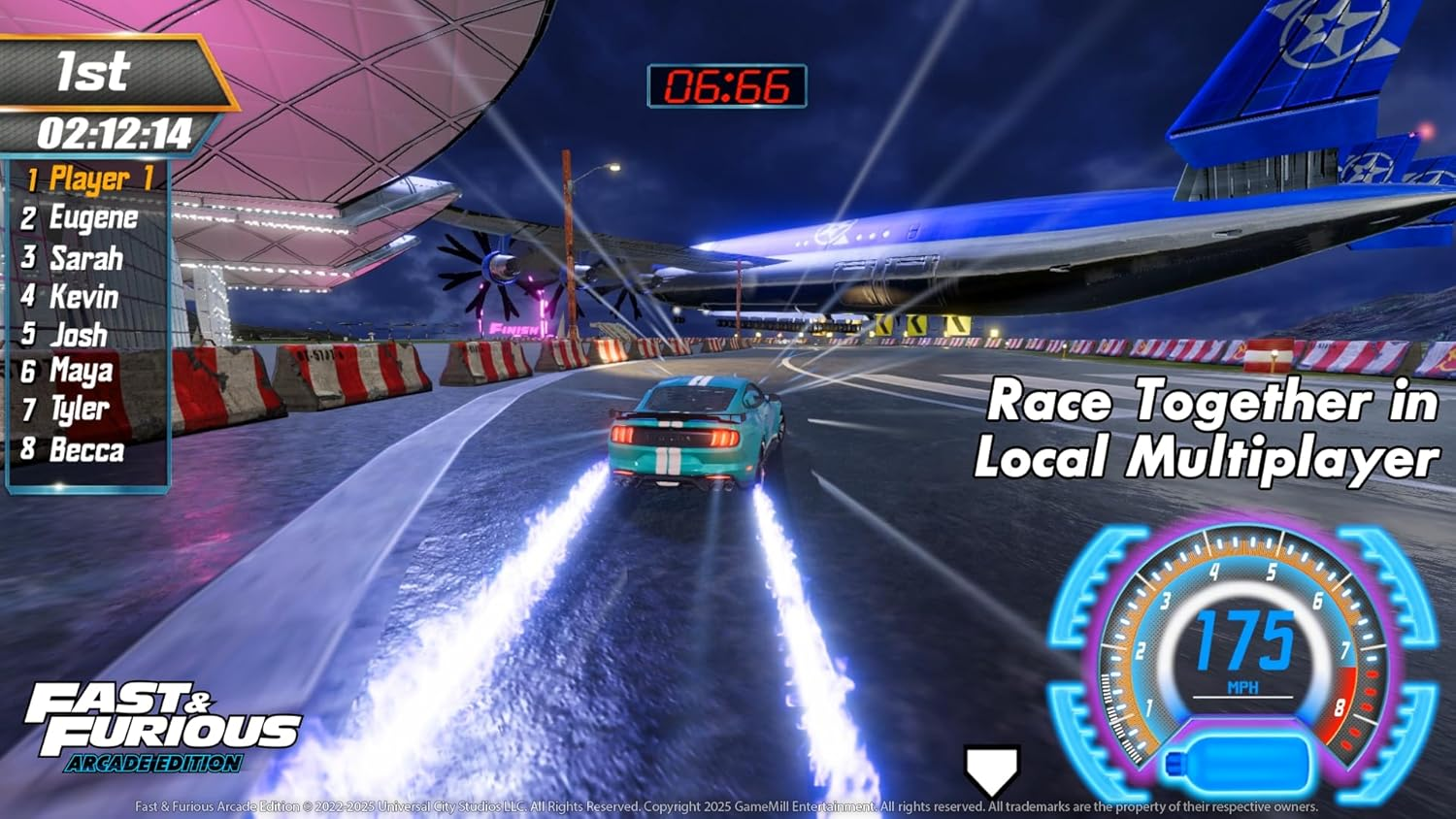This screenshot has height=819, width=1456.
Task: Click the red 06:66 countdown timer display
Action: point(730,86)
